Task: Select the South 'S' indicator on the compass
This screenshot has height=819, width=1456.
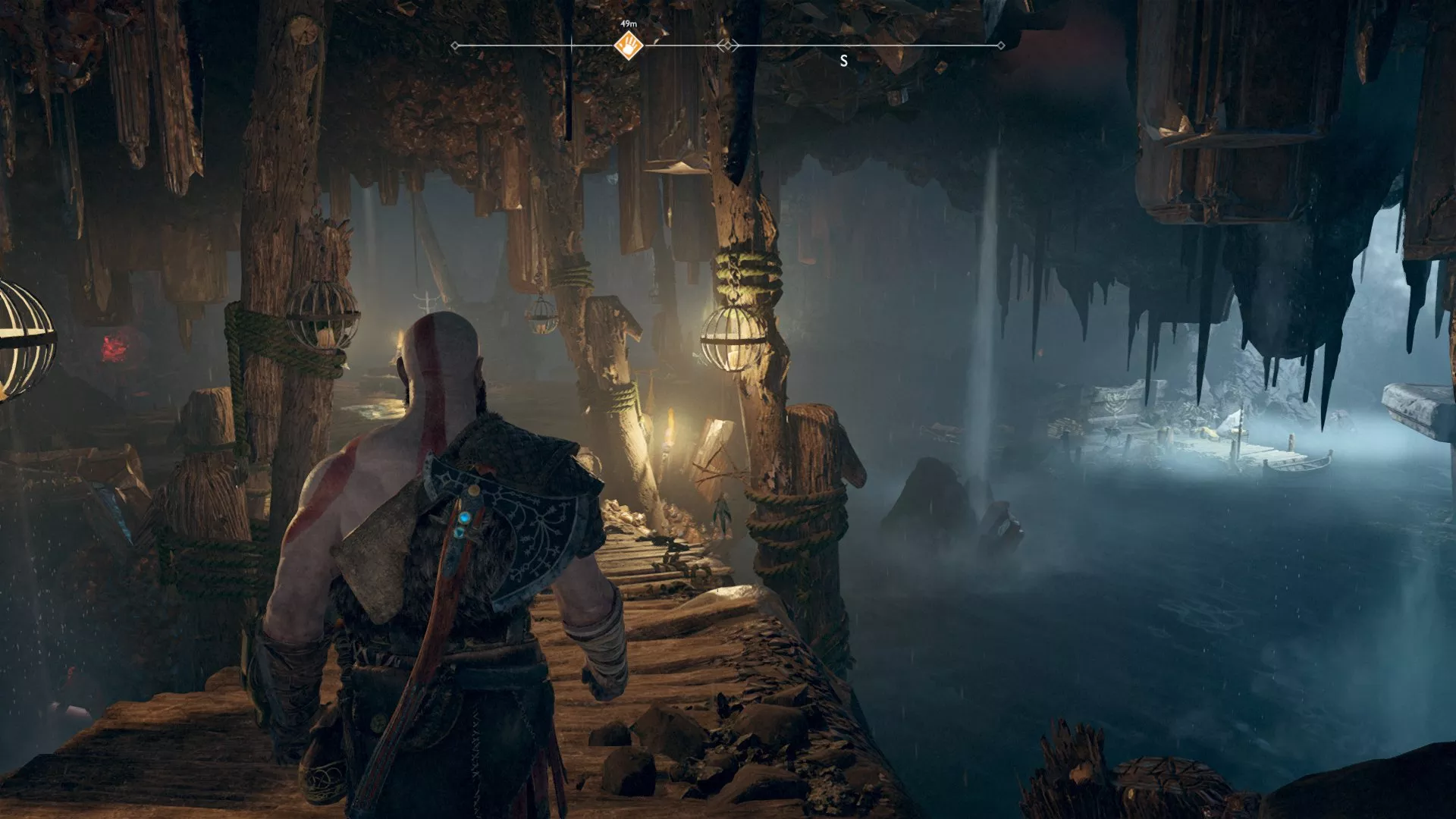Action: click(x=843, y=61)
